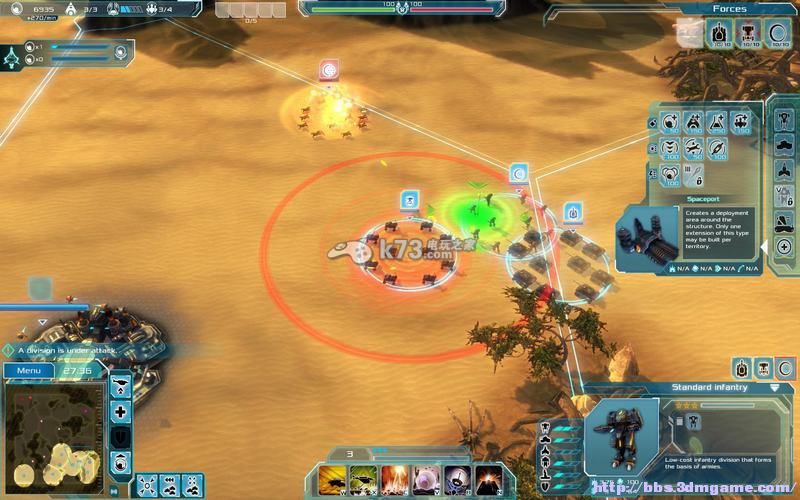Activate the explosion strike ability icon
Image resolution: width=800 pixels, height=500 pixels.
[x=394, y=478]
